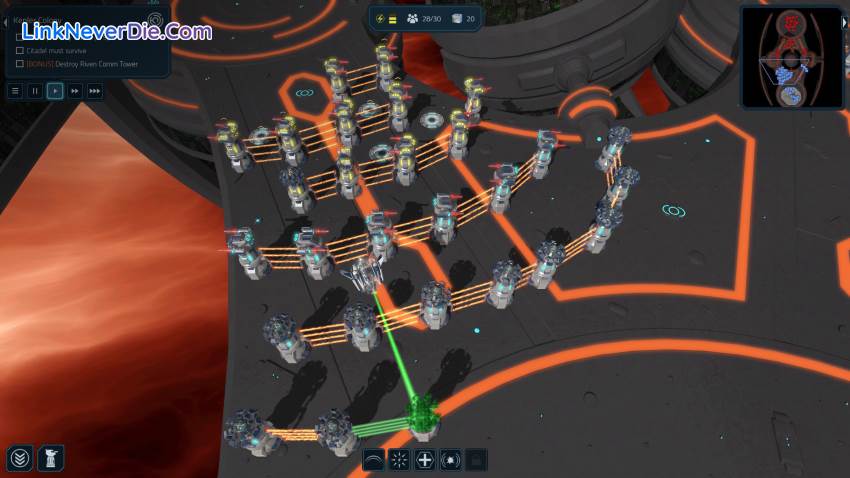Activate the hexagon plus repair ability
Viewport: 850px width, 478px height.
pos(425,460)
